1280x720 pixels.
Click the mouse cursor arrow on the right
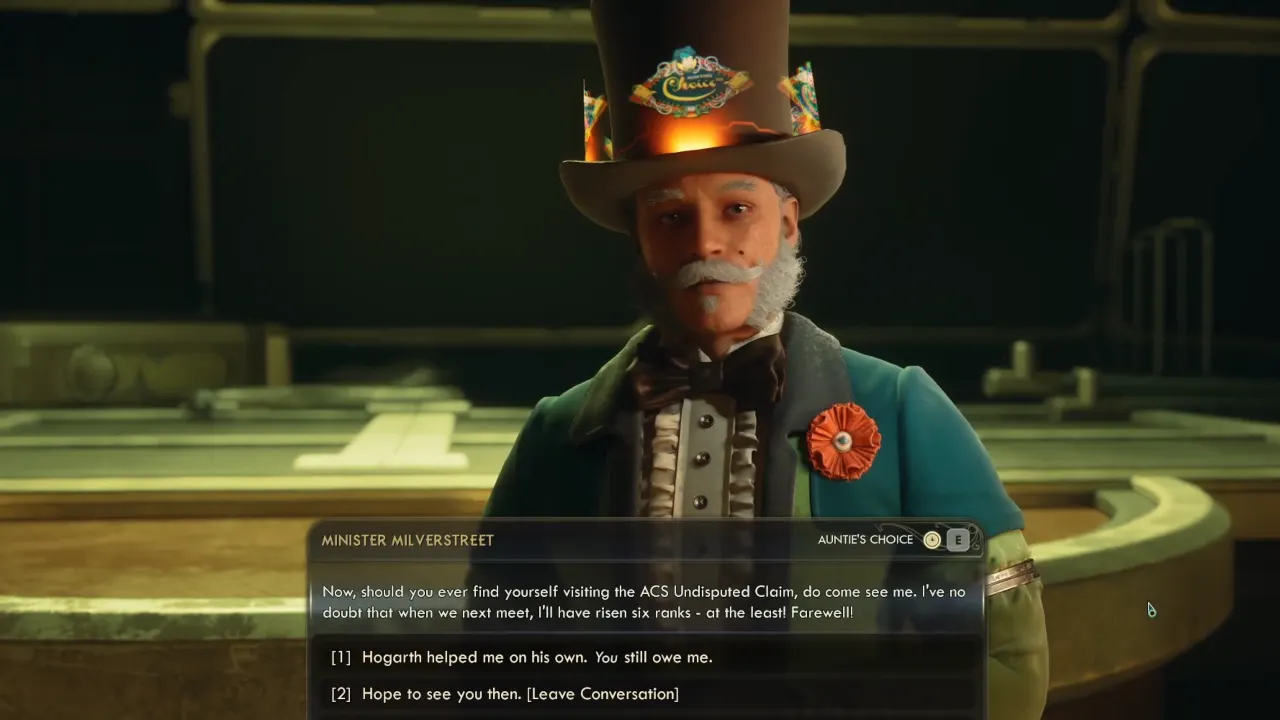pyautogui.click(x=1151, y=610)
